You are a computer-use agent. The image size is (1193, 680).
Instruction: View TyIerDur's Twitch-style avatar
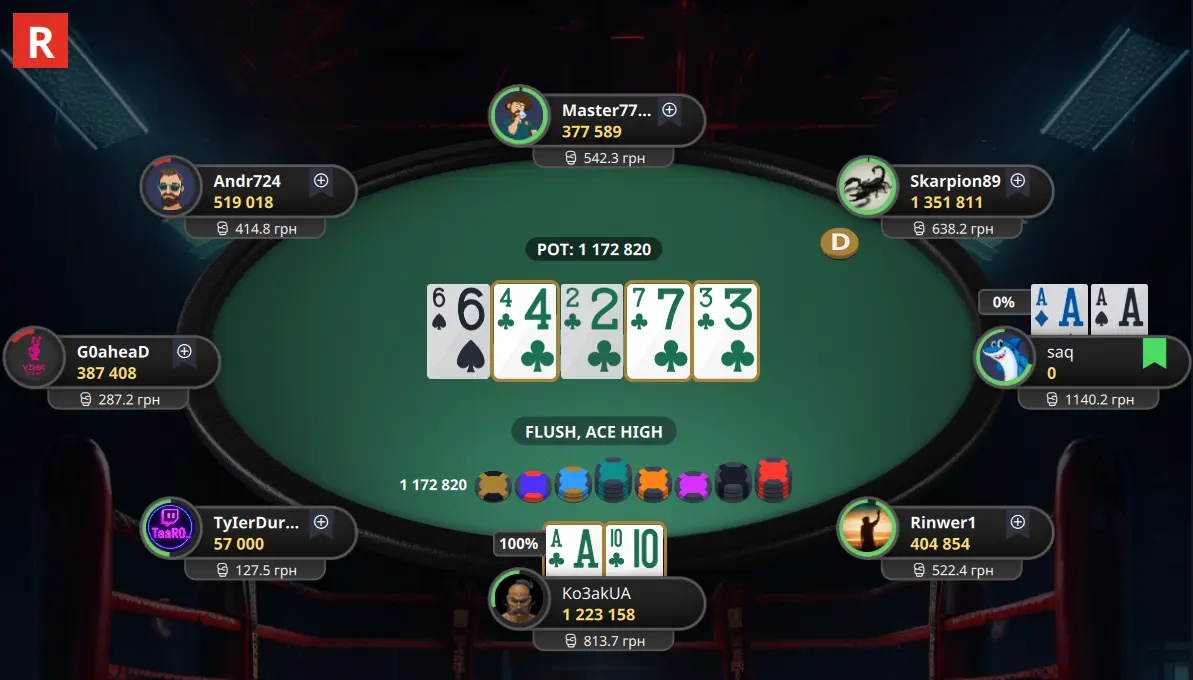[x=171, y=528]
